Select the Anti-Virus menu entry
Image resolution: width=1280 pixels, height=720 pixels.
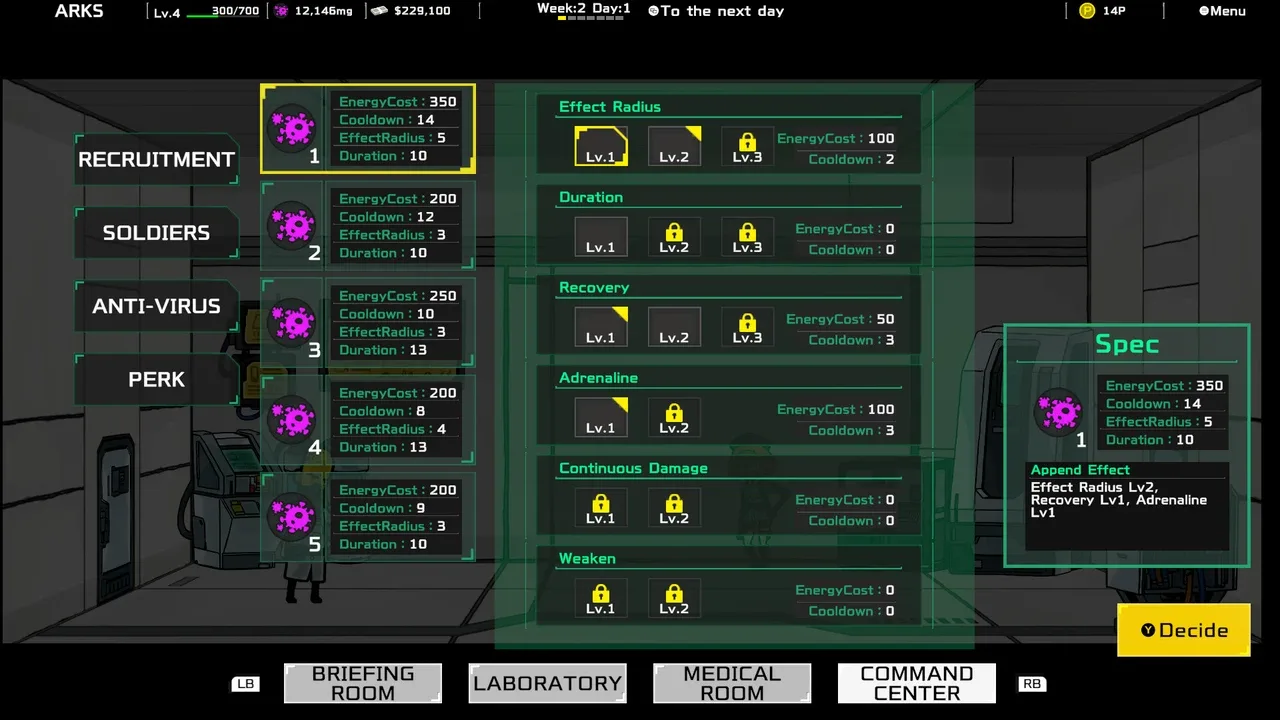click(x=156, y=306)
